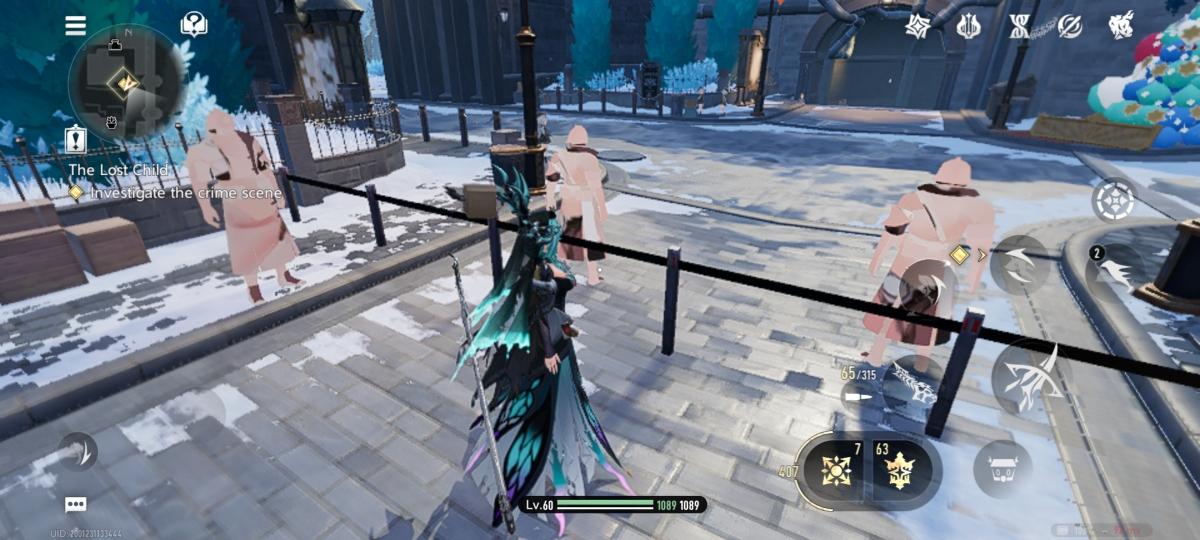Use the winged skill with 2 charges
1200x540 pixels.
click(x=1113, y=270)
